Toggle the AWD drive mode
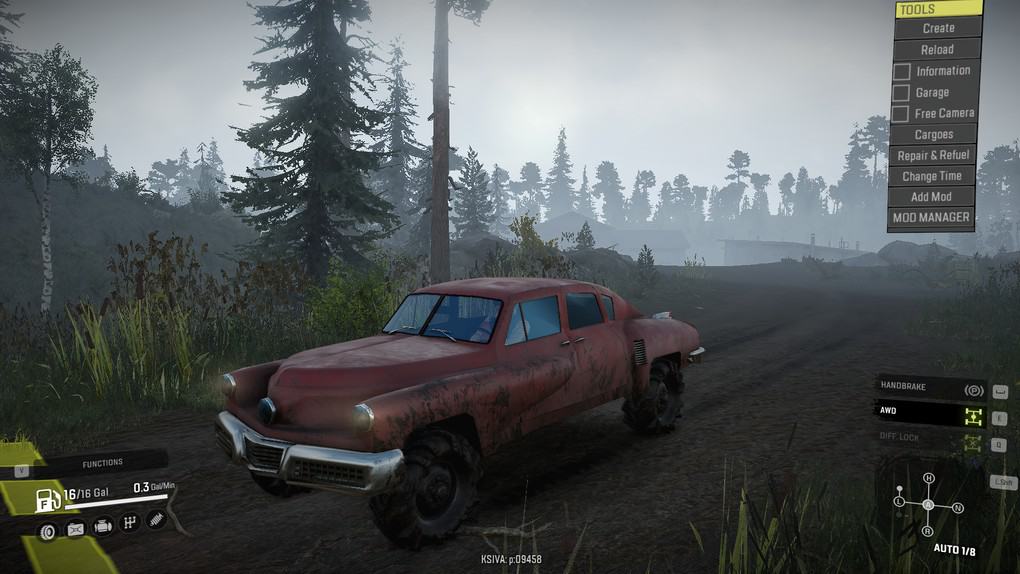This screenshot has width=1020, height=574. (x=930, y=411)
